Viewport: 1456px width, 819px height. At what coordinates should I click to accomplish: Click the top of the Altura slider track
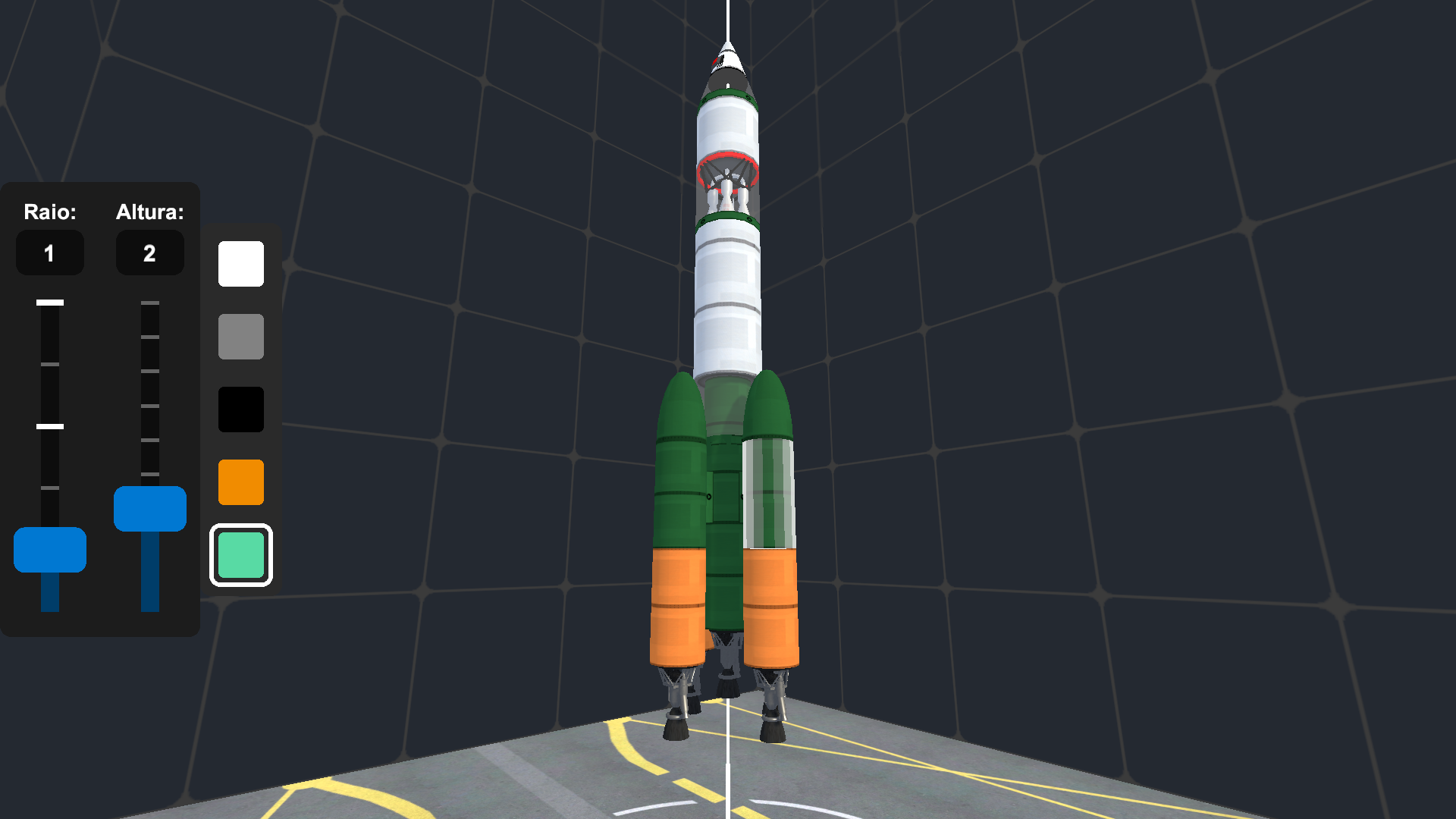[x=149, y=303]
